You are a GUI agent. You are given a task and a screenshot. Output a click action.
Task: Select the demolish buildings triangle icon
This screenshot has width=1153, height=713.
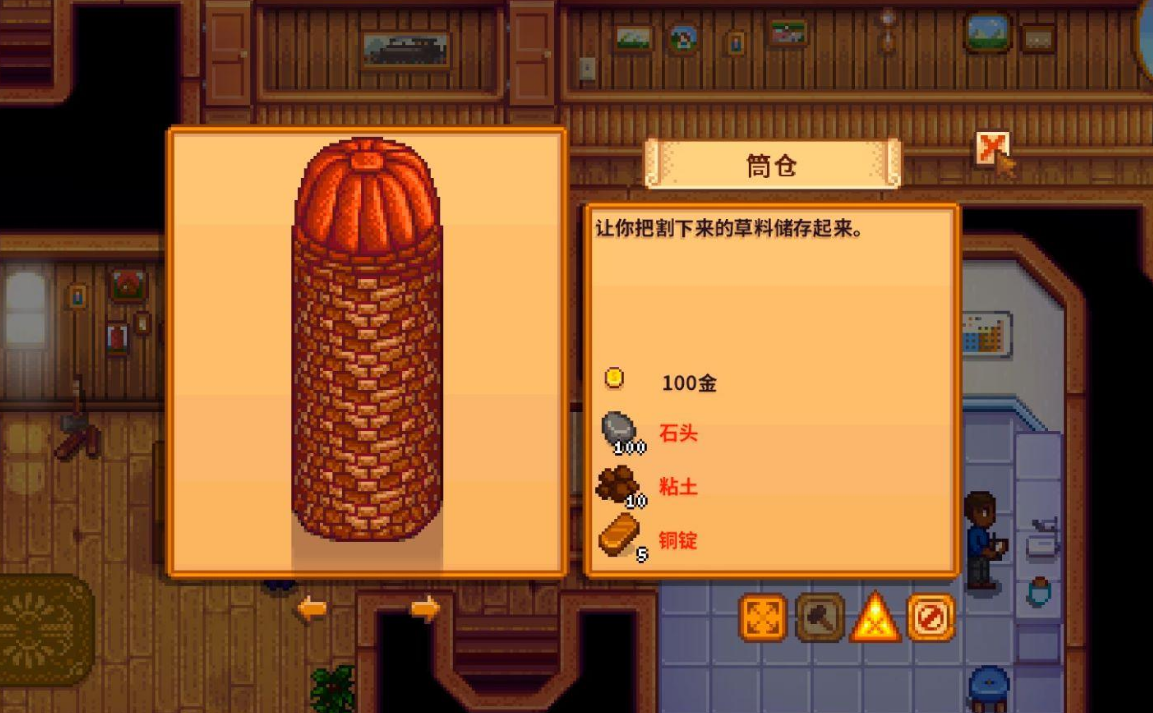point(875,618)
